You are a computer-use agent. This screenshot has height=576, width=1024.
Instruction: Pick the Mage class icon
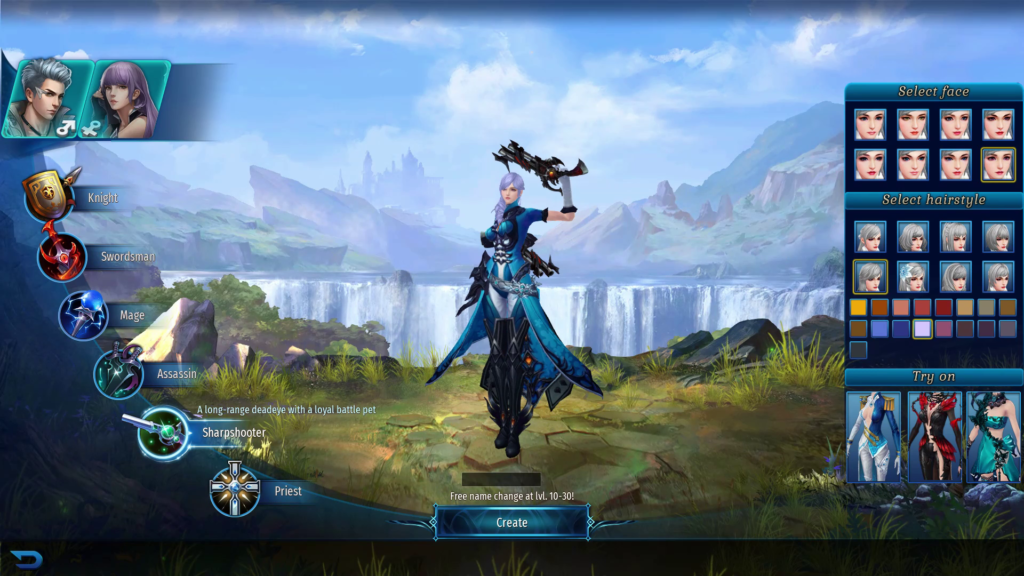pos(84,315)
